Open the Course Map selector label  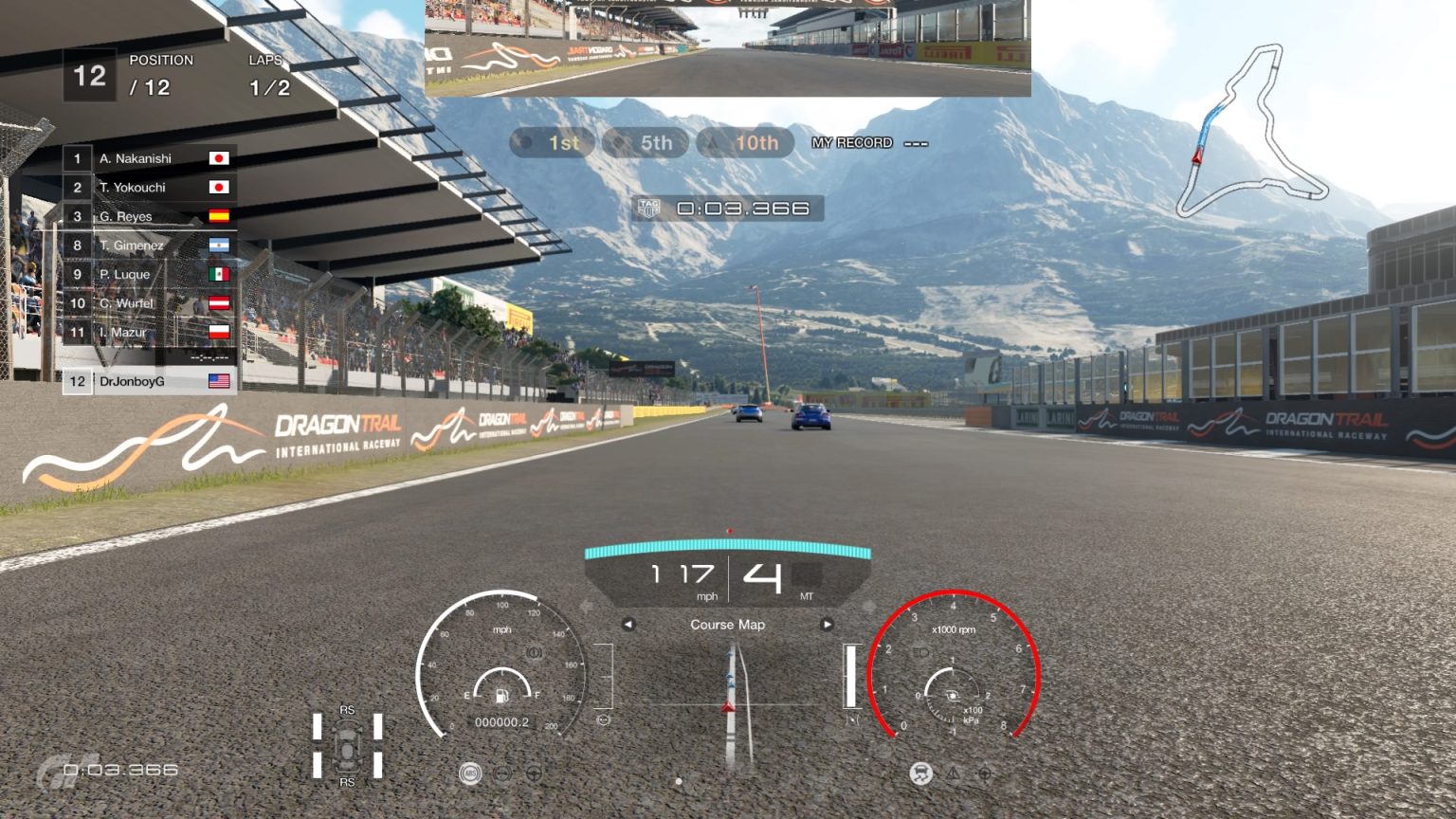(x=726, y=625)
